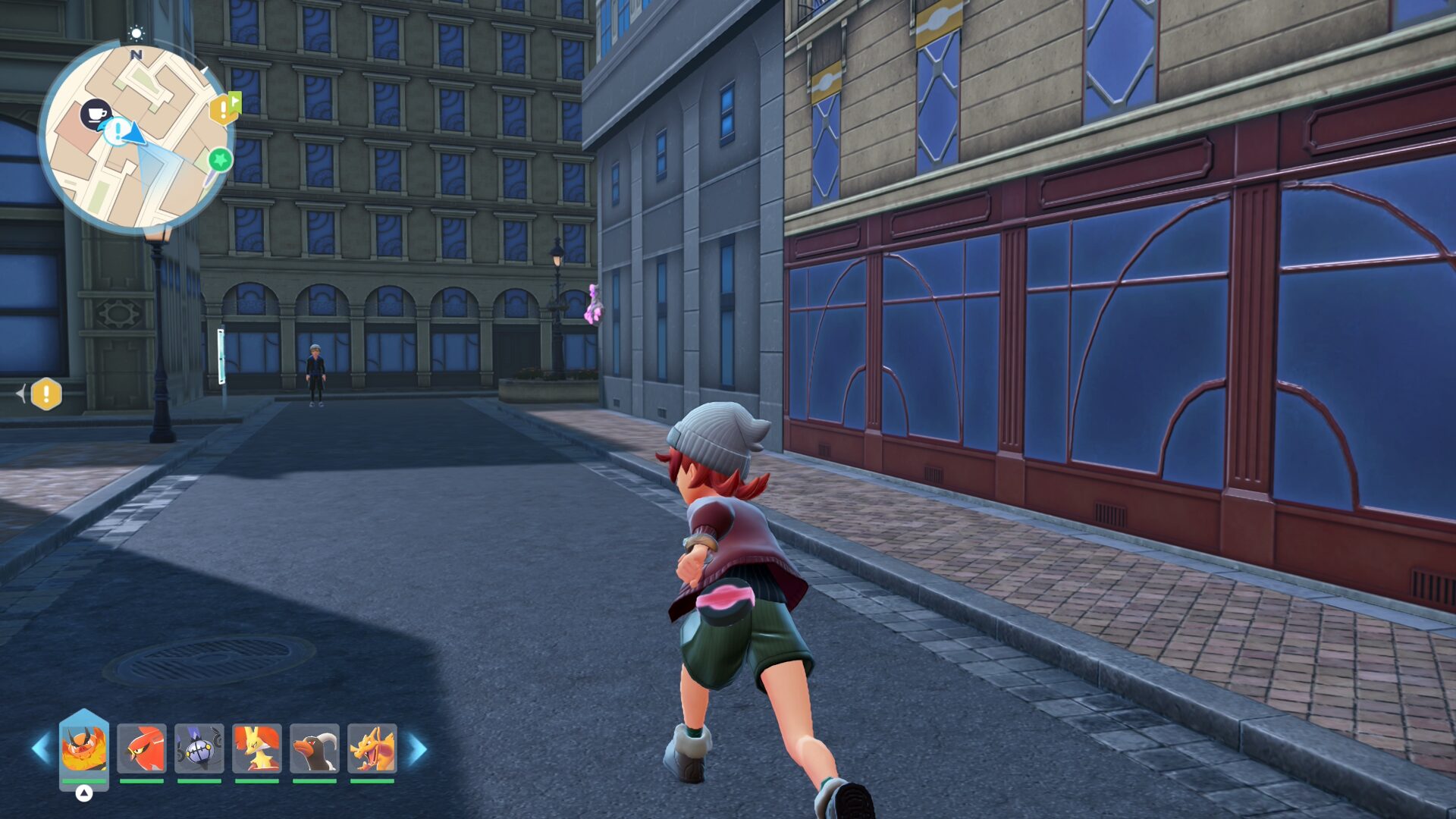1456x819 pixels.
Task: Click the right arrow beside the party bar
Action: pos(418,748)
